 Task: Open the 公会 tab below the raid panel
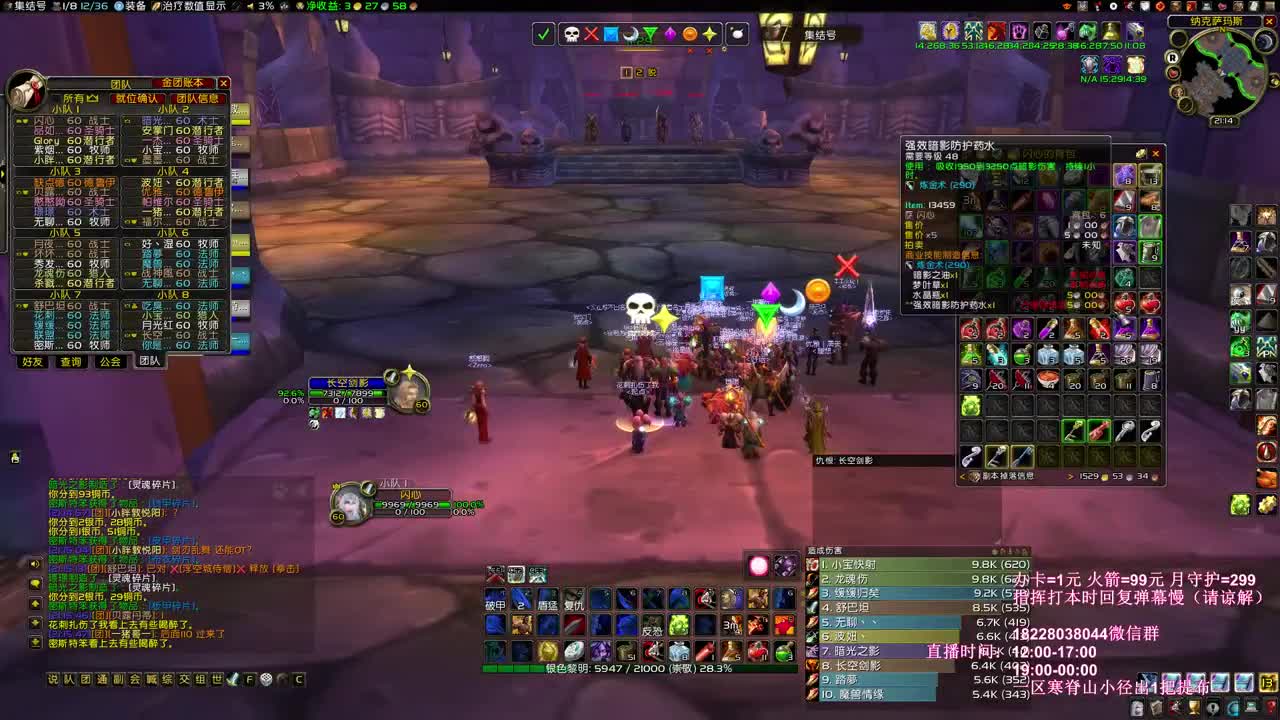point(109,361)
